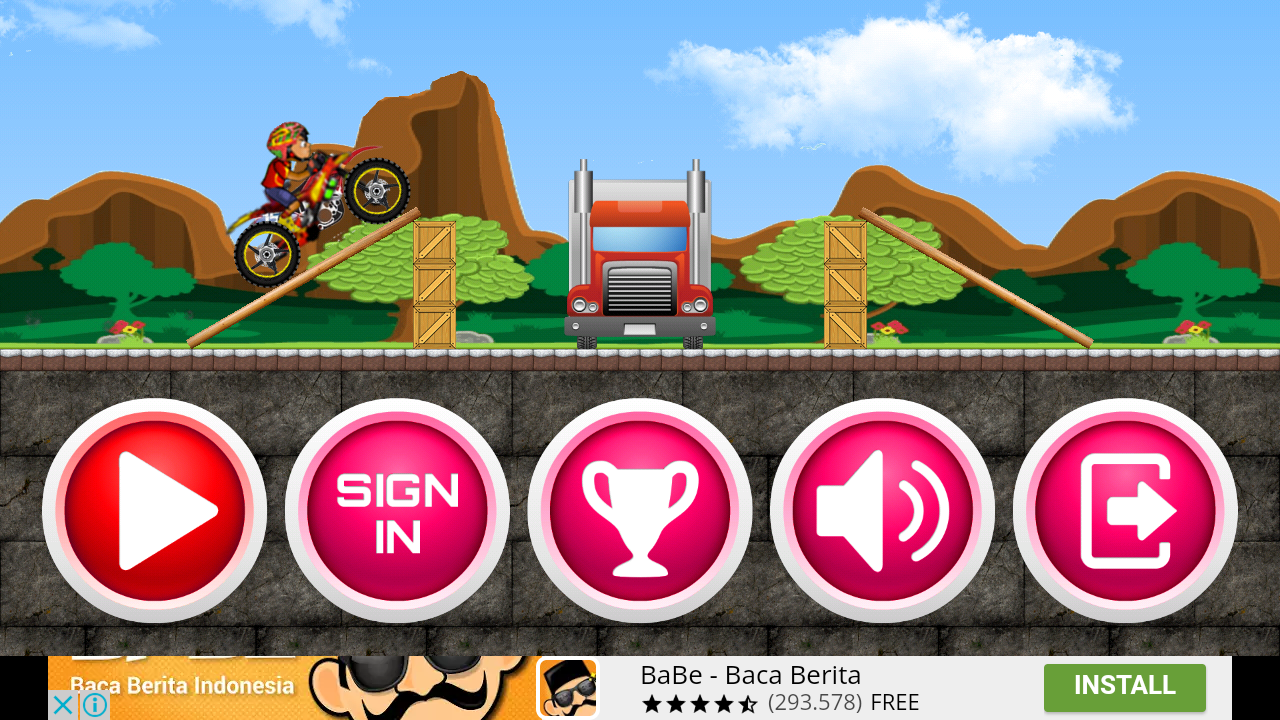Tap the Play icon to start the game
Image resolution: width=1280 pixels, height=720 pixels.
point(155,510)
